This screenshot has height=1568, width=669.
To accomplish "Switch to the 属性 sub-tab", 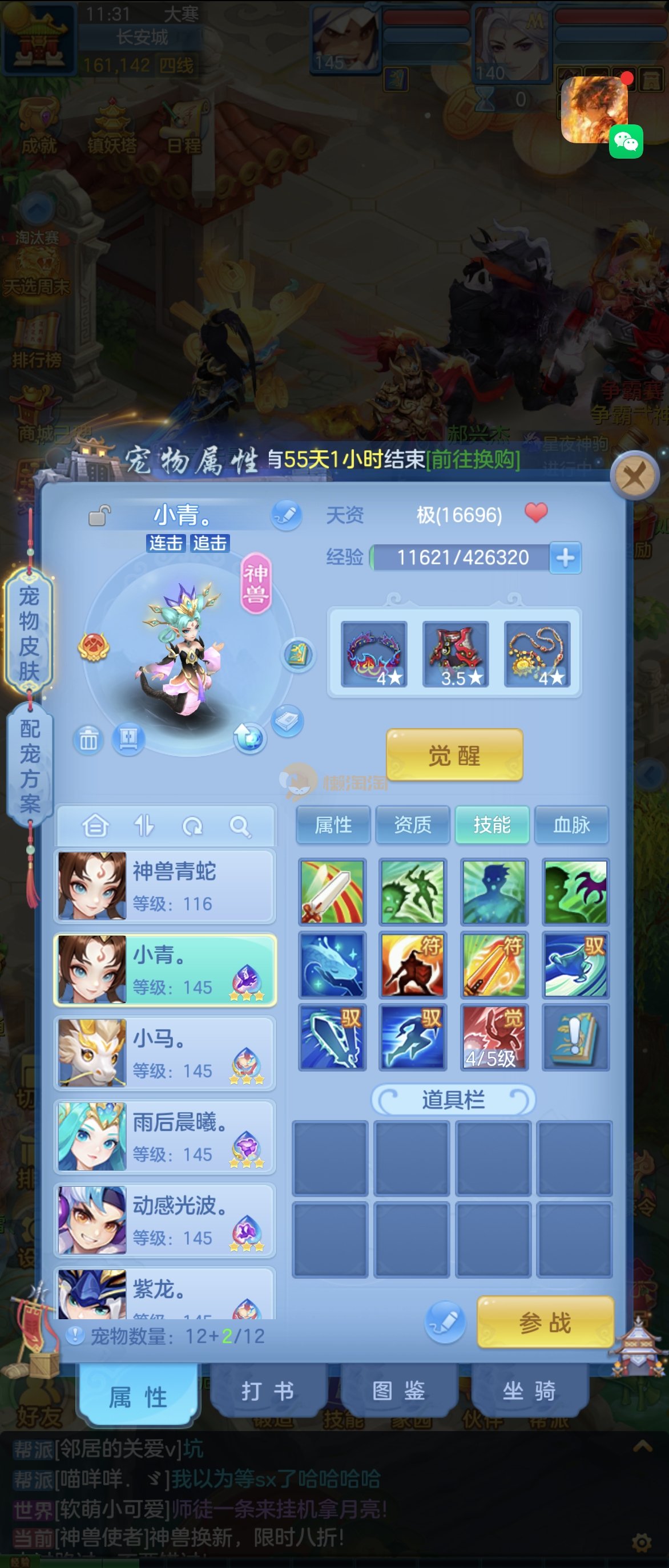I will (x=333, y=825).
